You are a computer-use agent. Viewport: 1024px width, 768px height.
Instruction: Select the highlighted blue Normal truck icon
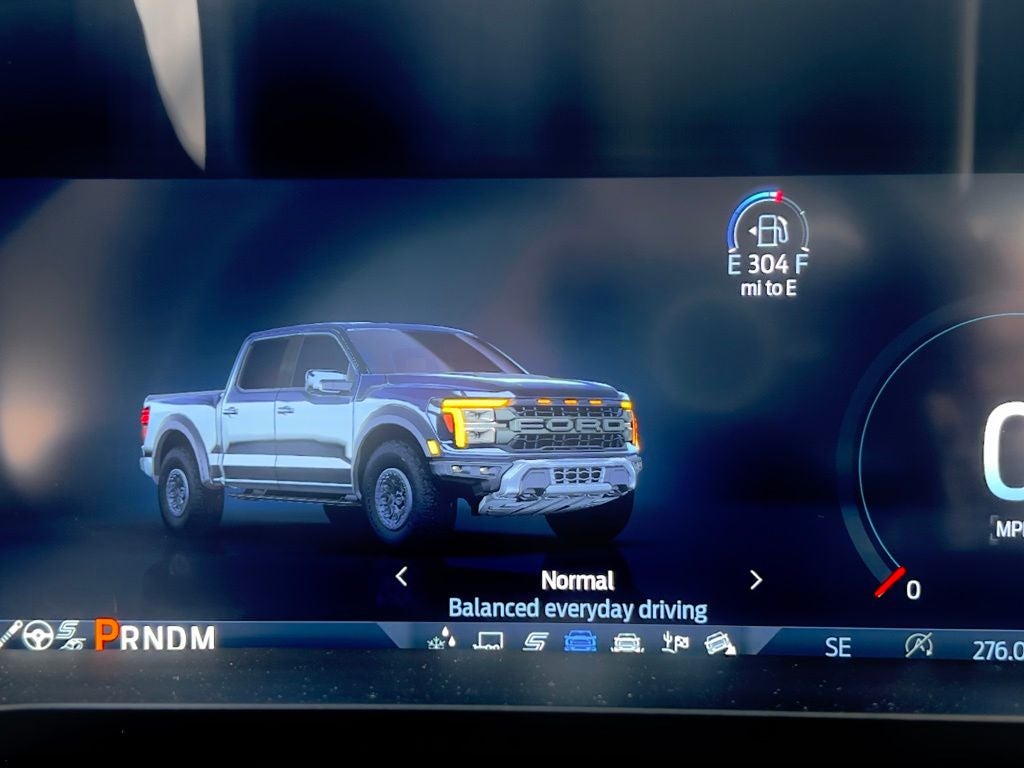580,641
